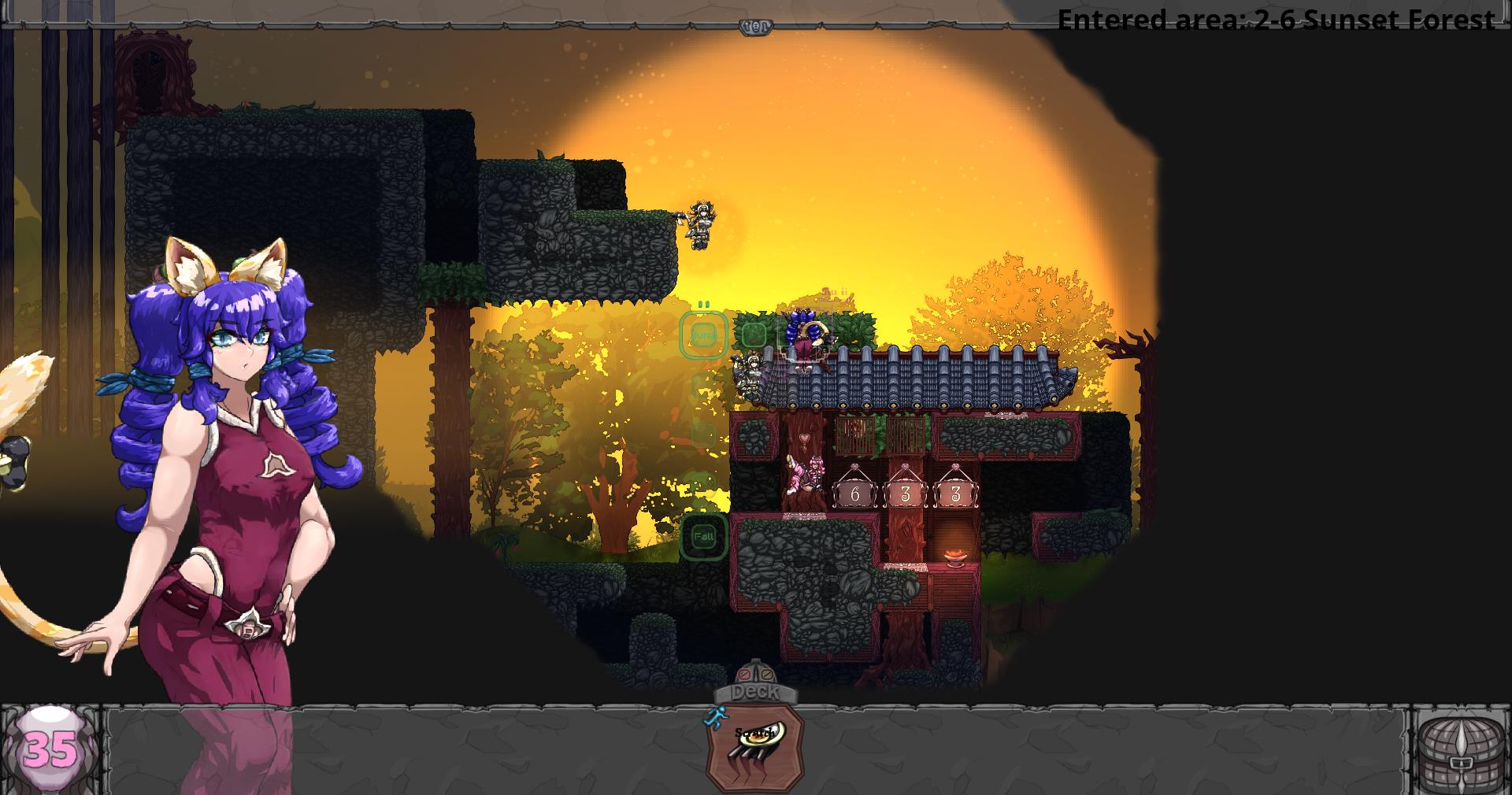
Task: Toggle the lowest green slot above Fall
Action: [706, 434]
